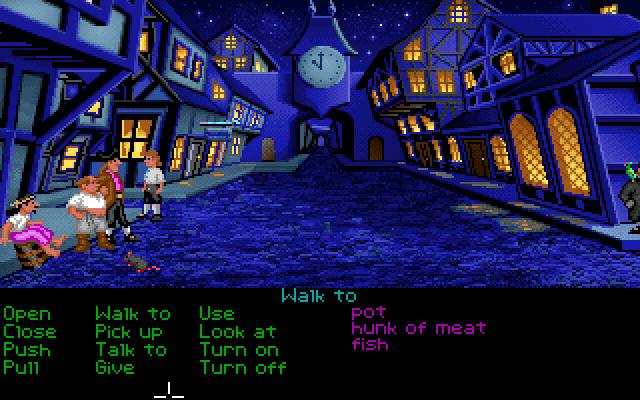Choose the Close verb command
640x400 pixels.
(x=30, y=331)
